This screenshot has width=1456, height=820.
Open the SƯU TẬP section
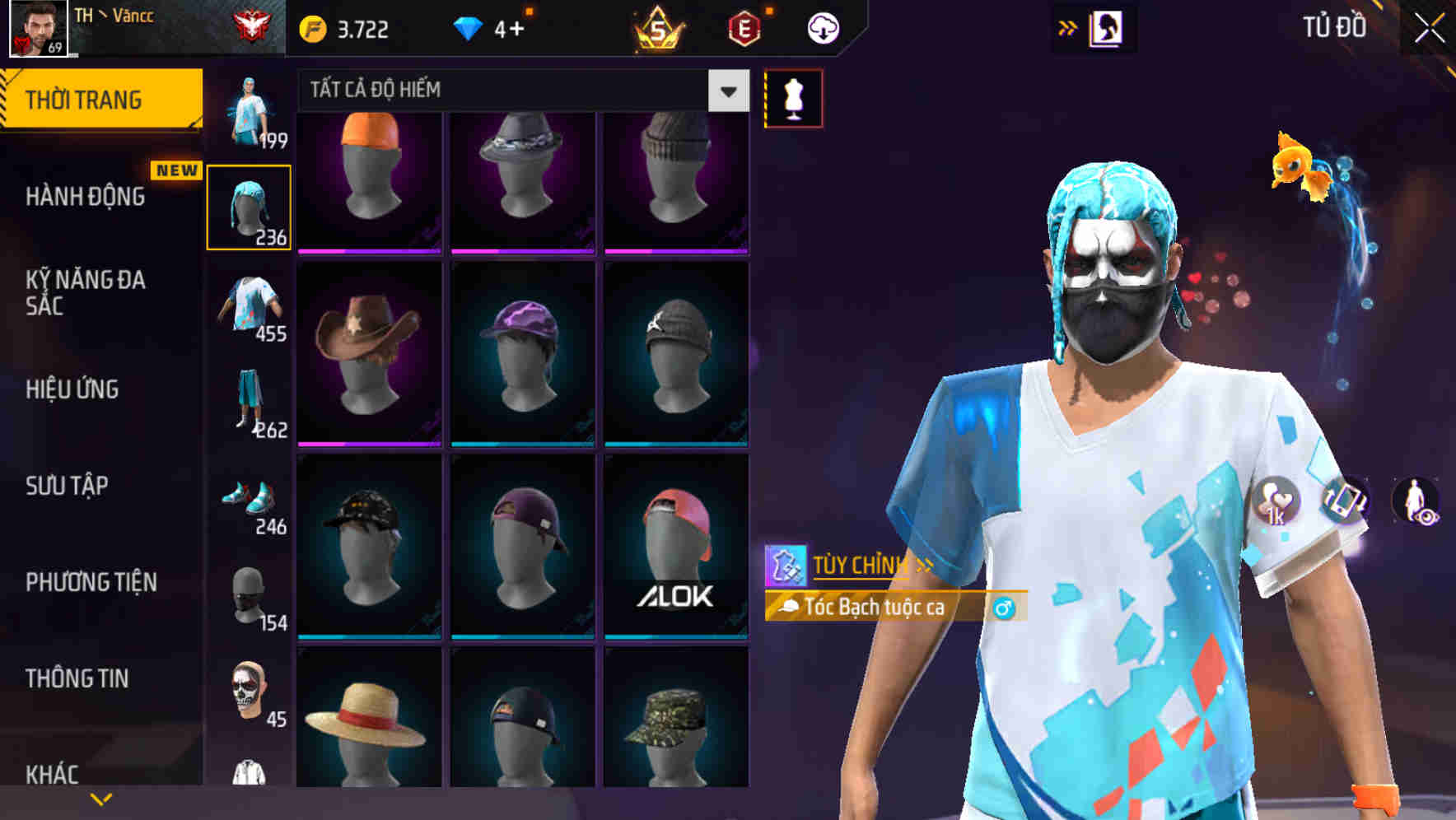[66, 487]
